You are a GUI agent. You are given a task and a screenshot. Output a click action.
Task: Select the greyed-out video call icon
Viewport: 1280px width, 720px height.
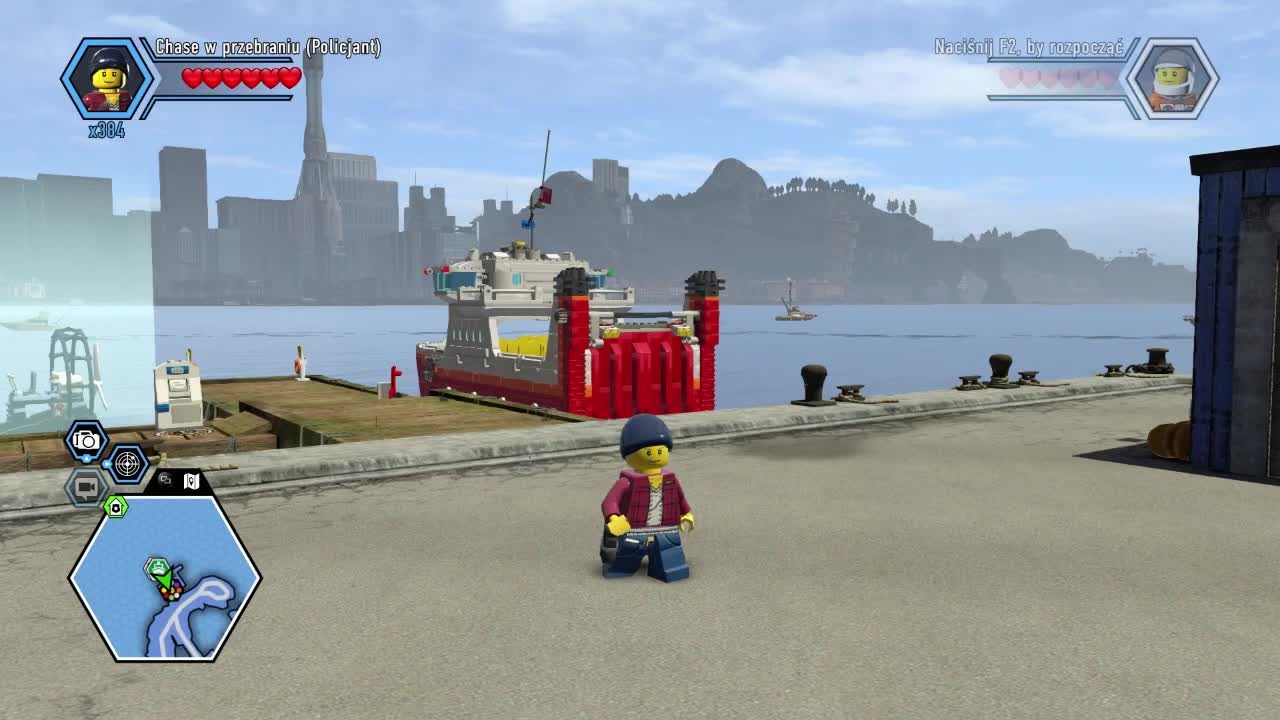click(86, 487)
